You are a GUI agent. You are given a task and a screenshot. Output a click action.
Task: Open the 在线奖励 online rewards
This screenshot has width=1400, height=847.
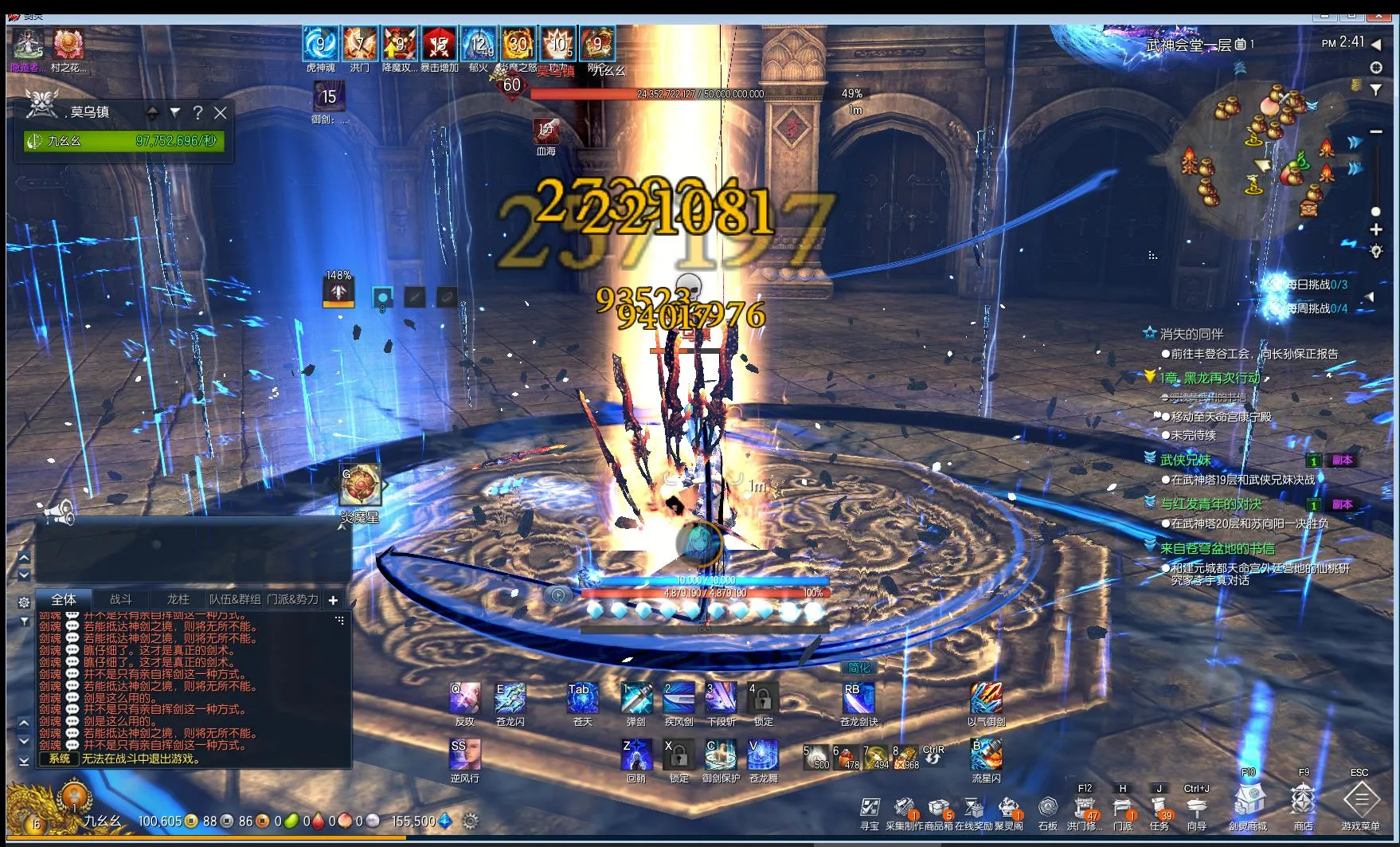coord(973,808)
